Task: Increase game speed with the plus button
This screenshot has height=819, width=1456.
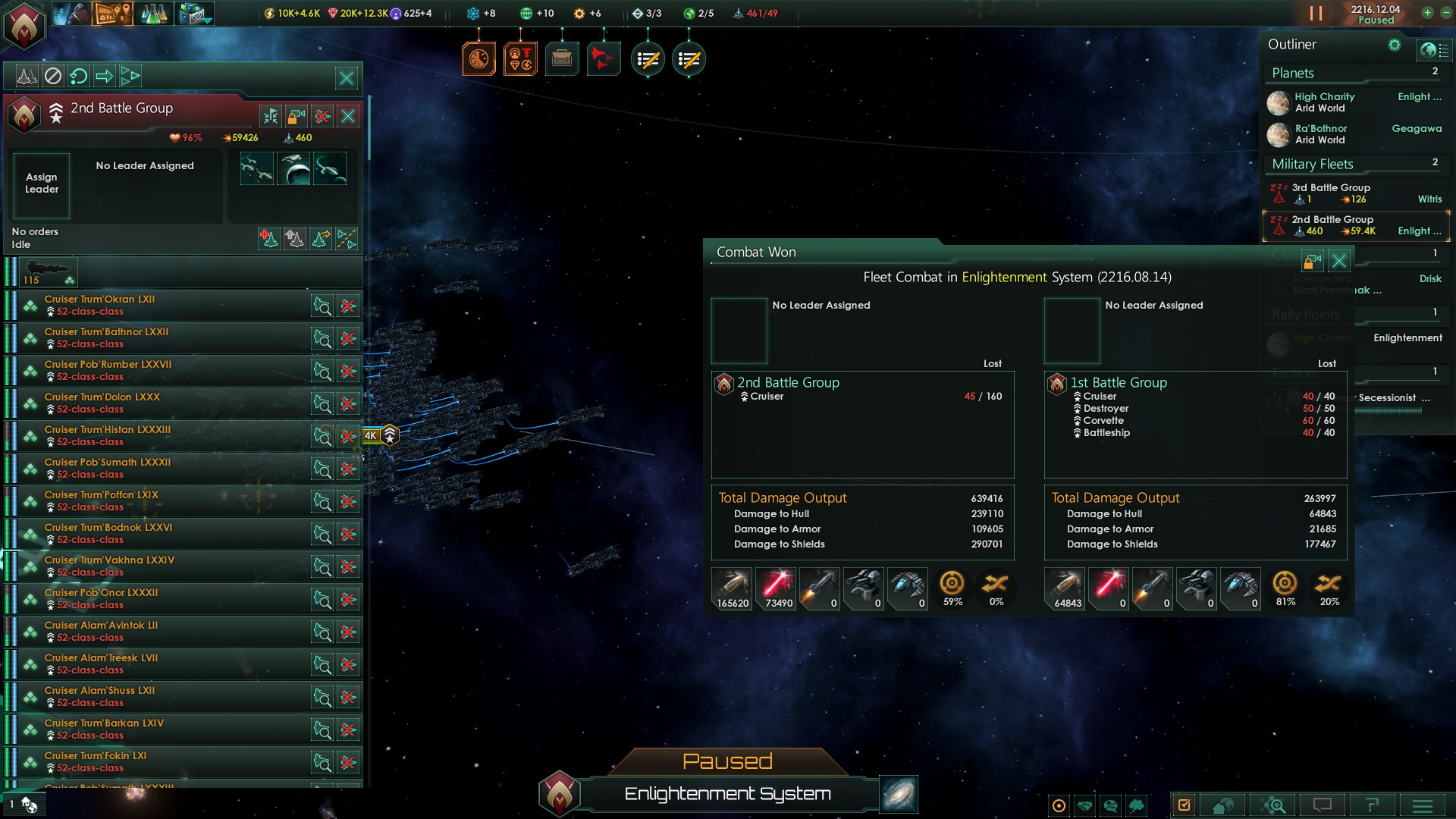Action: tap(1427, 13)
